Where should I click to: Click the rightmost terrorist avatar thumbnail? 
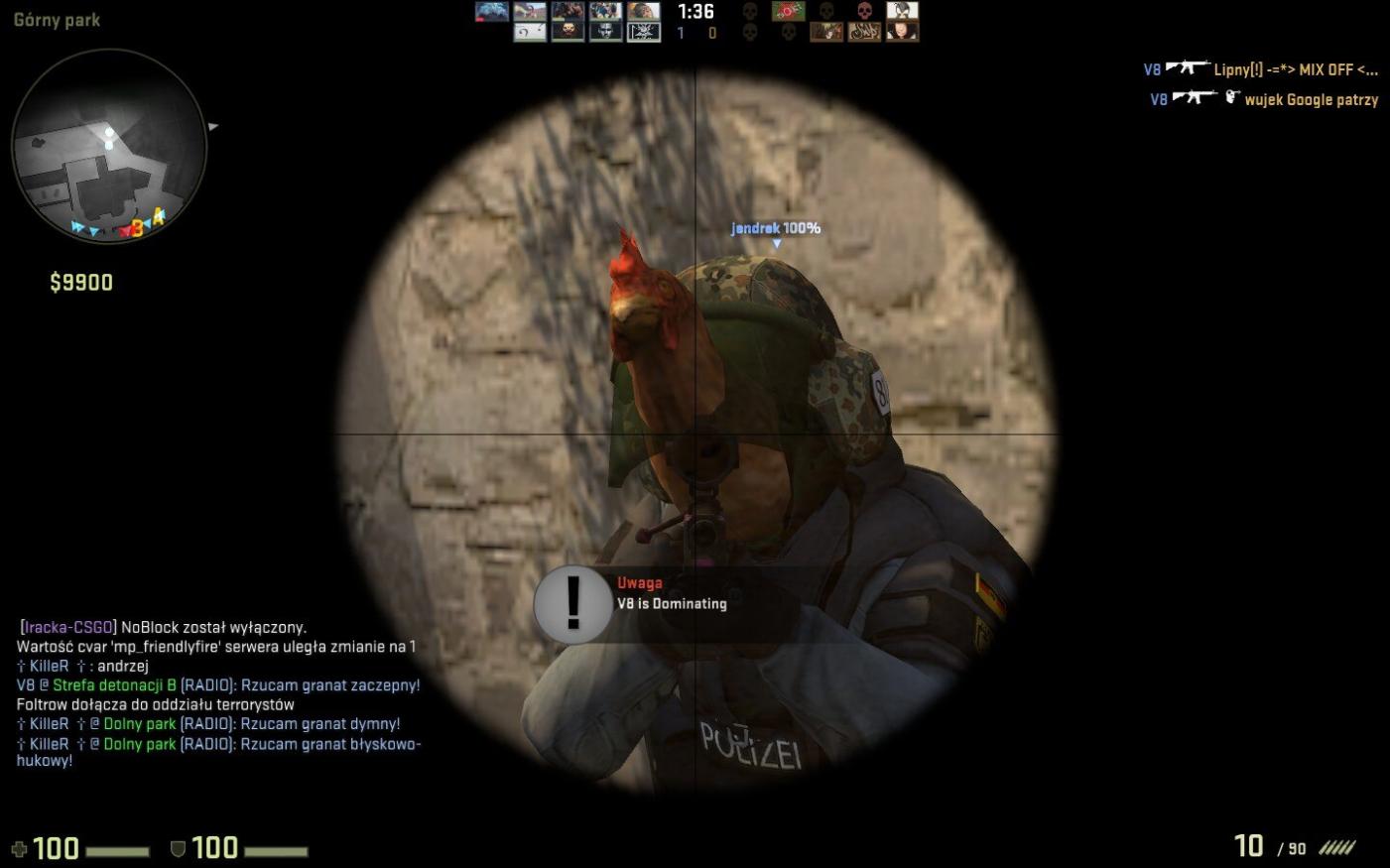point(905,16)
